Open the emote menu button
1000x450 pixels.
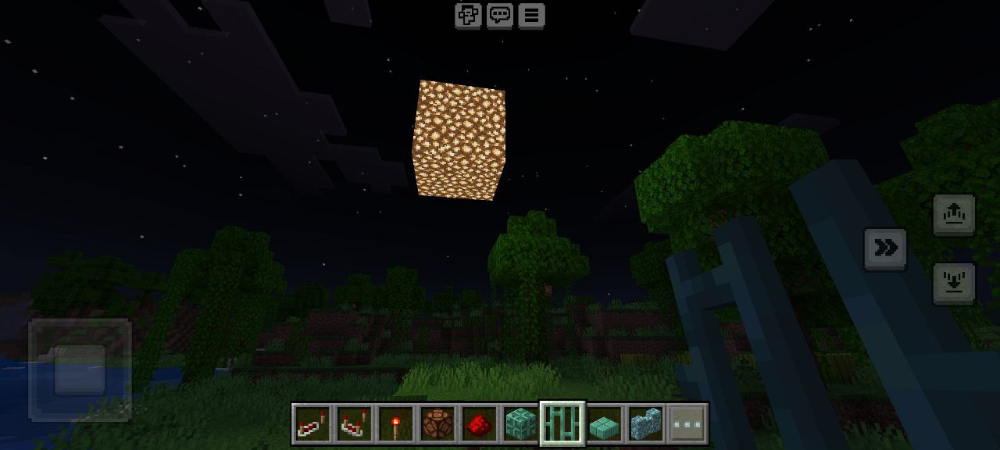[468, 15]
